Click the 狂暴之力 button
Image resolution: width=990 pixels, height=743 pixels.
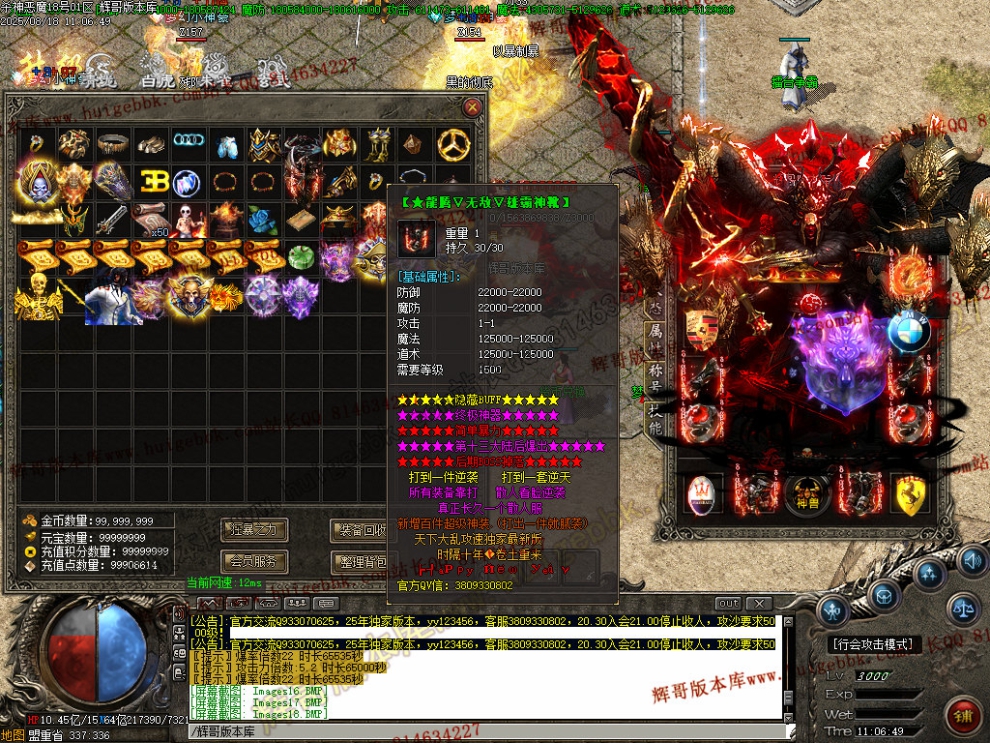pyautogui.click(x=254, y=529)
